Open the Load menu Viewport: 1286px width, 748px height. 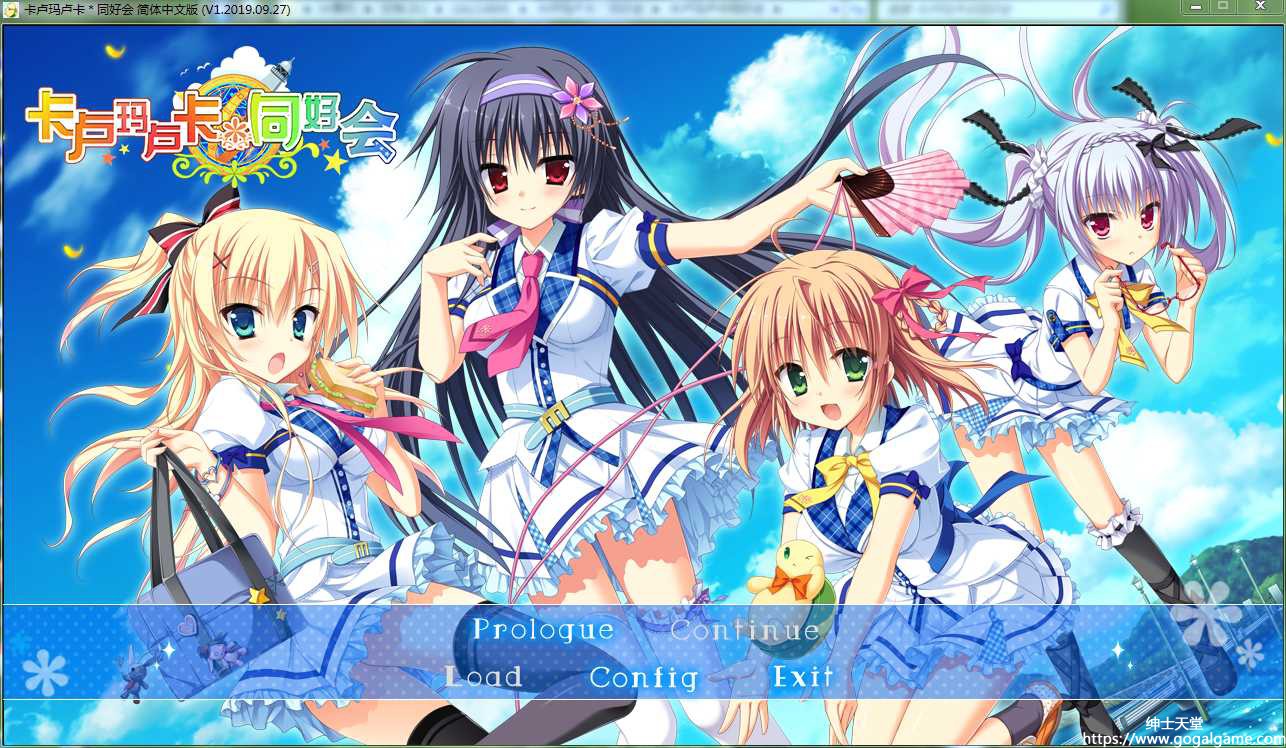point(484,677)
